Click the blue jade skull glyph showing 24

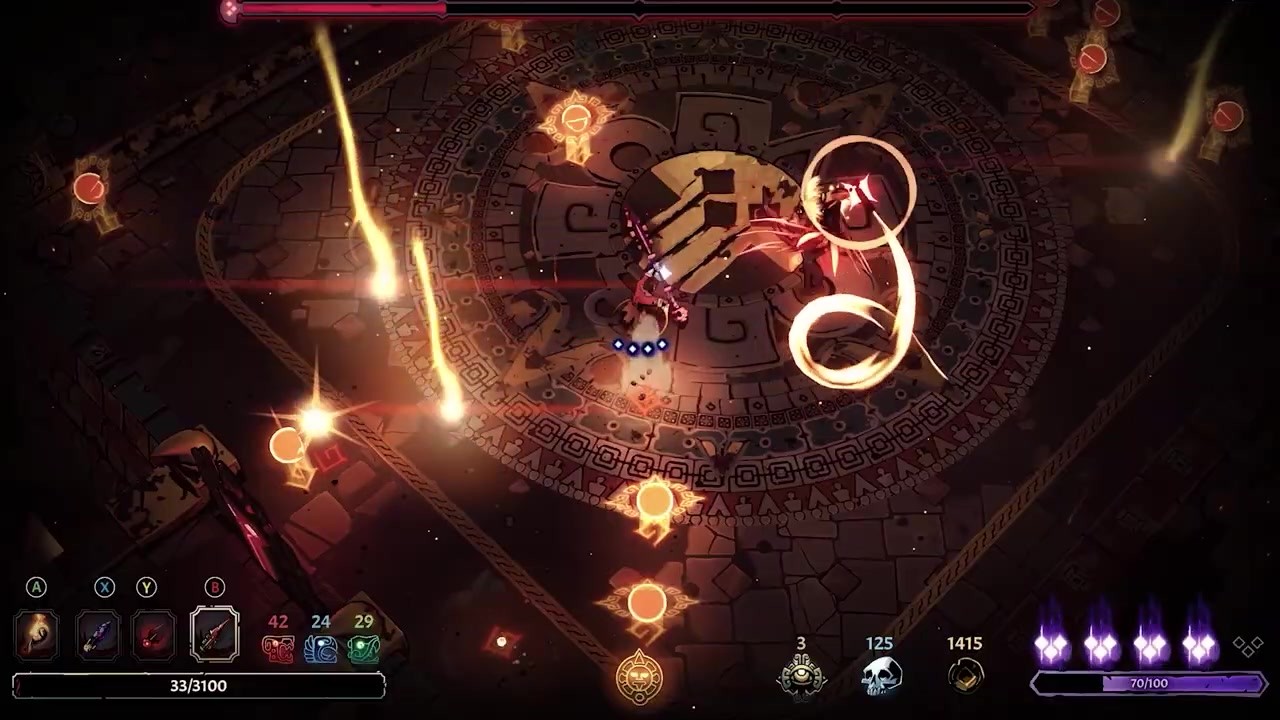tap(320, 648)
